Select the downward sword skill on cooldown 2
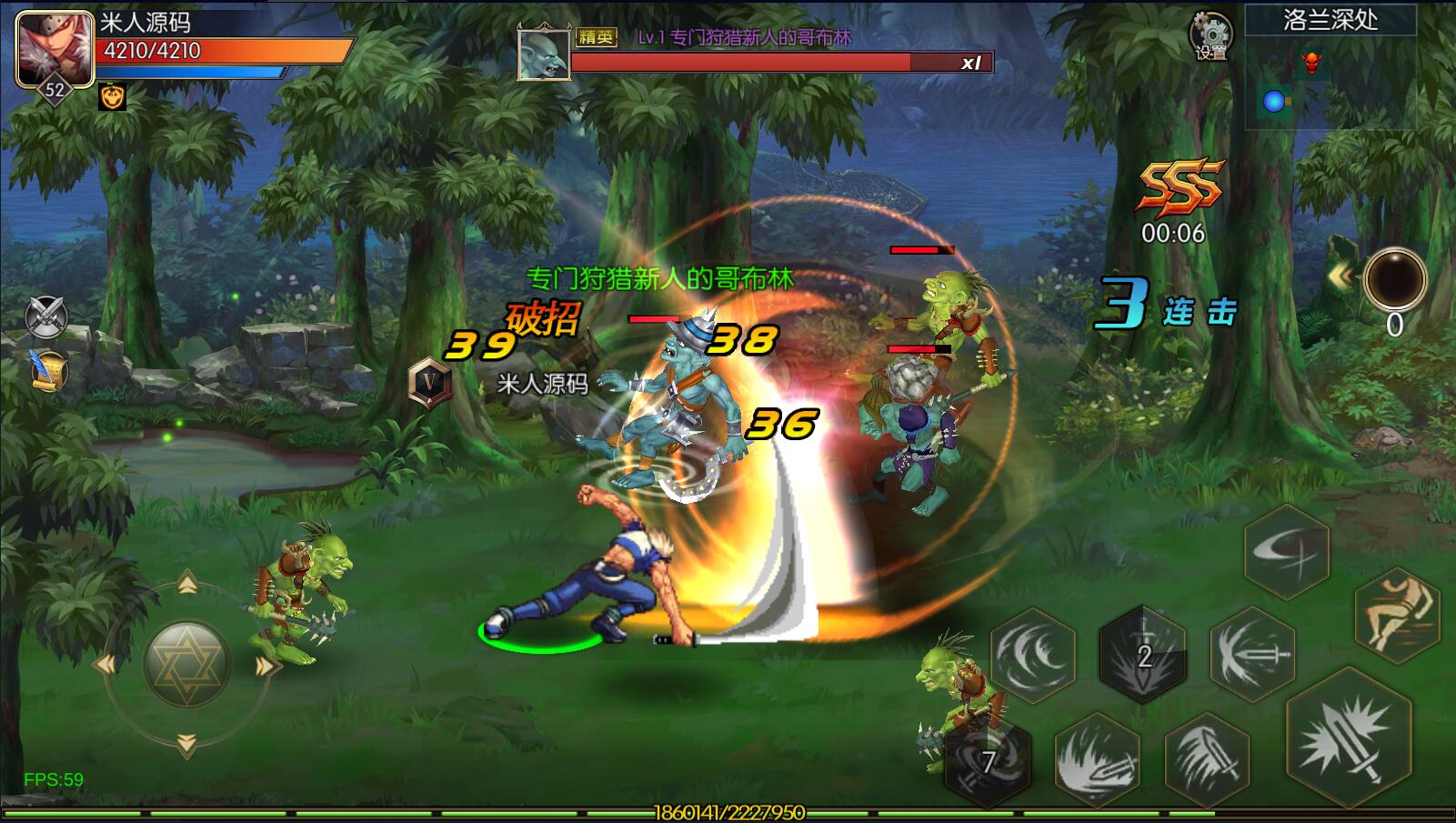 click(x=1143, y=655)
